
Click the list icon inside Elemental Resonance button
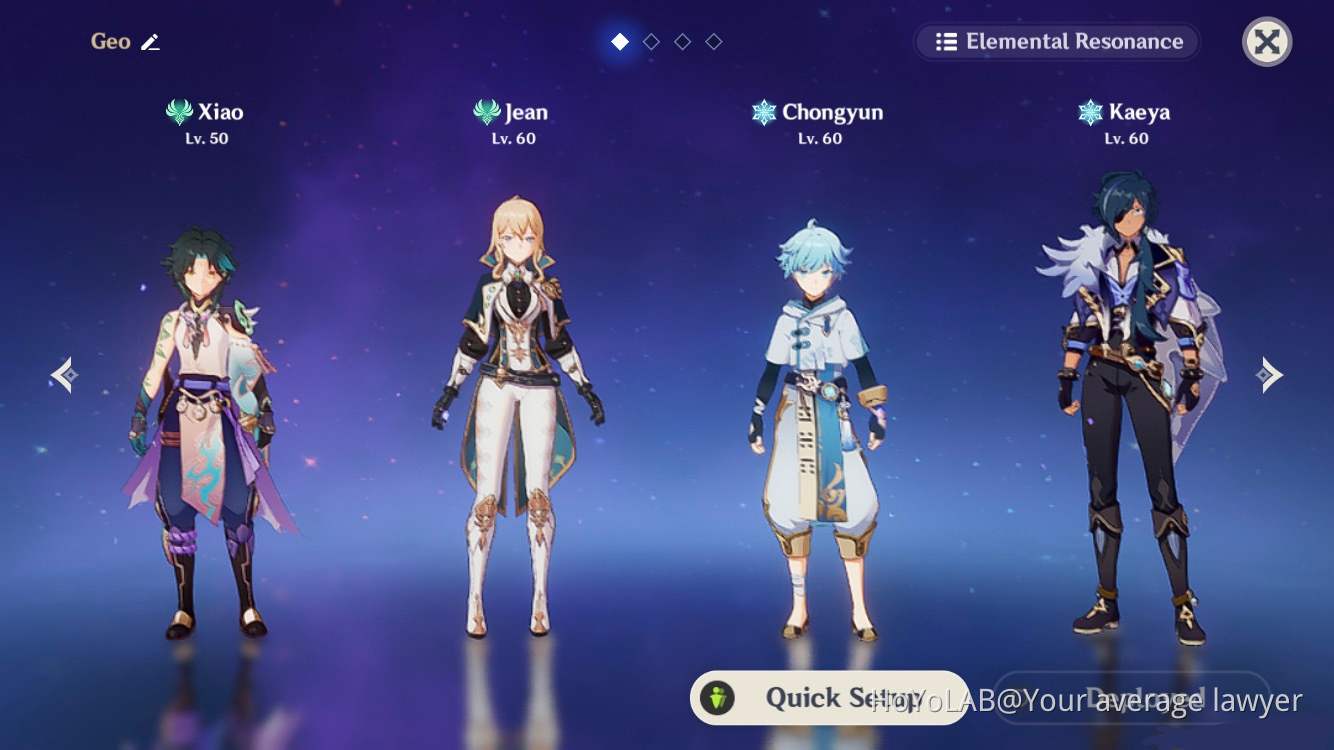click(x=946, y=41)
